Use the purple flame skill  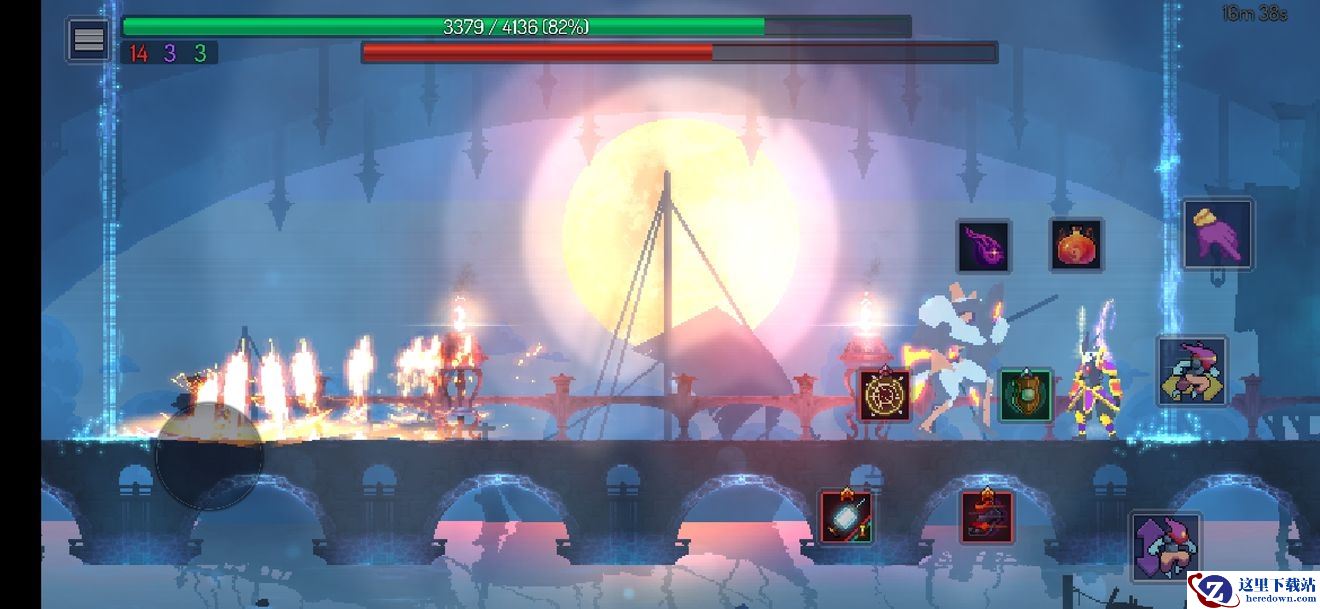tap(984, 246)
